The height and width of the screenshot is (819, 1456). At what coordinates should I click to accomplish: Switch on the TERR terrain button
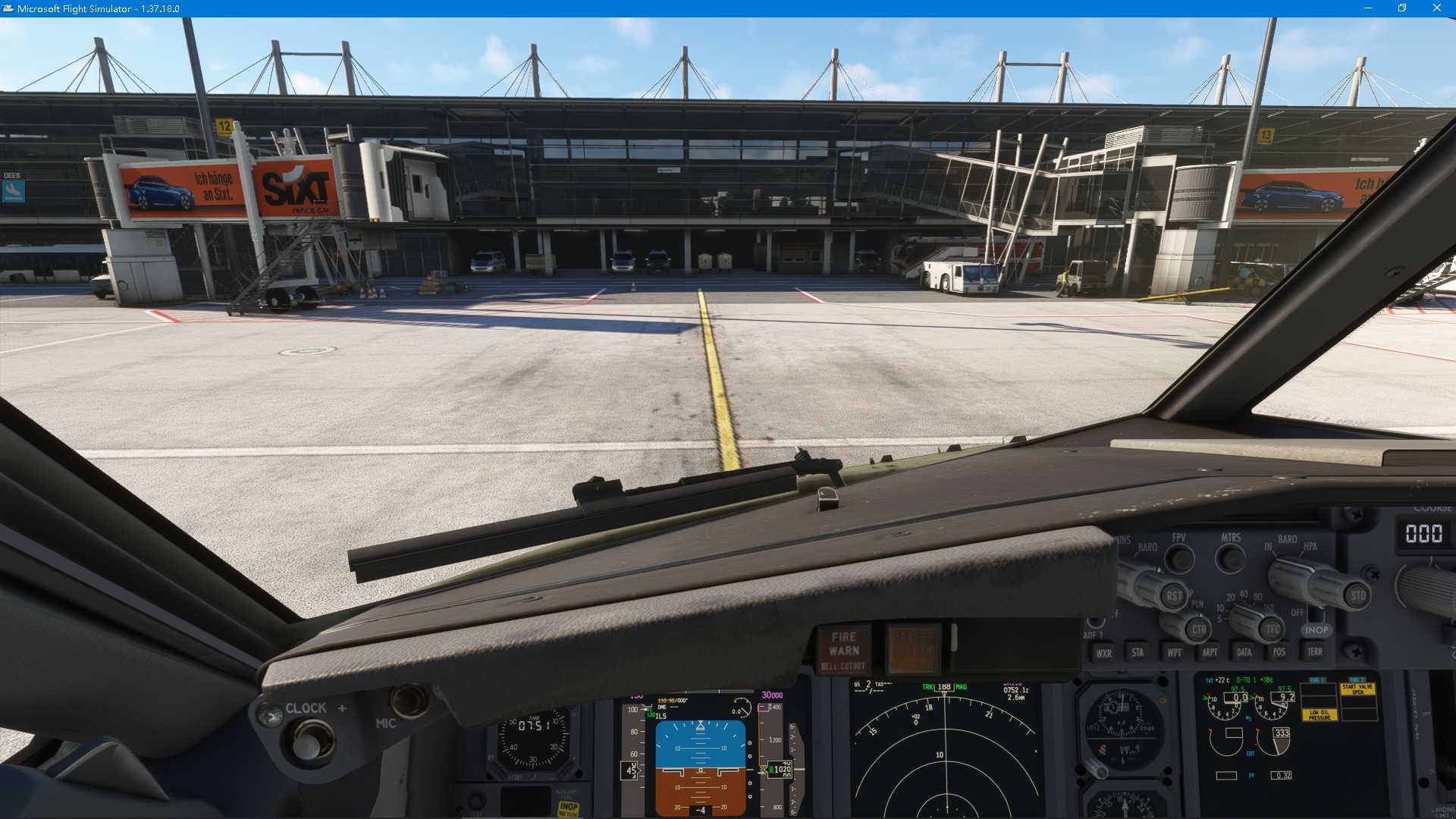(x=1315, y=651)
